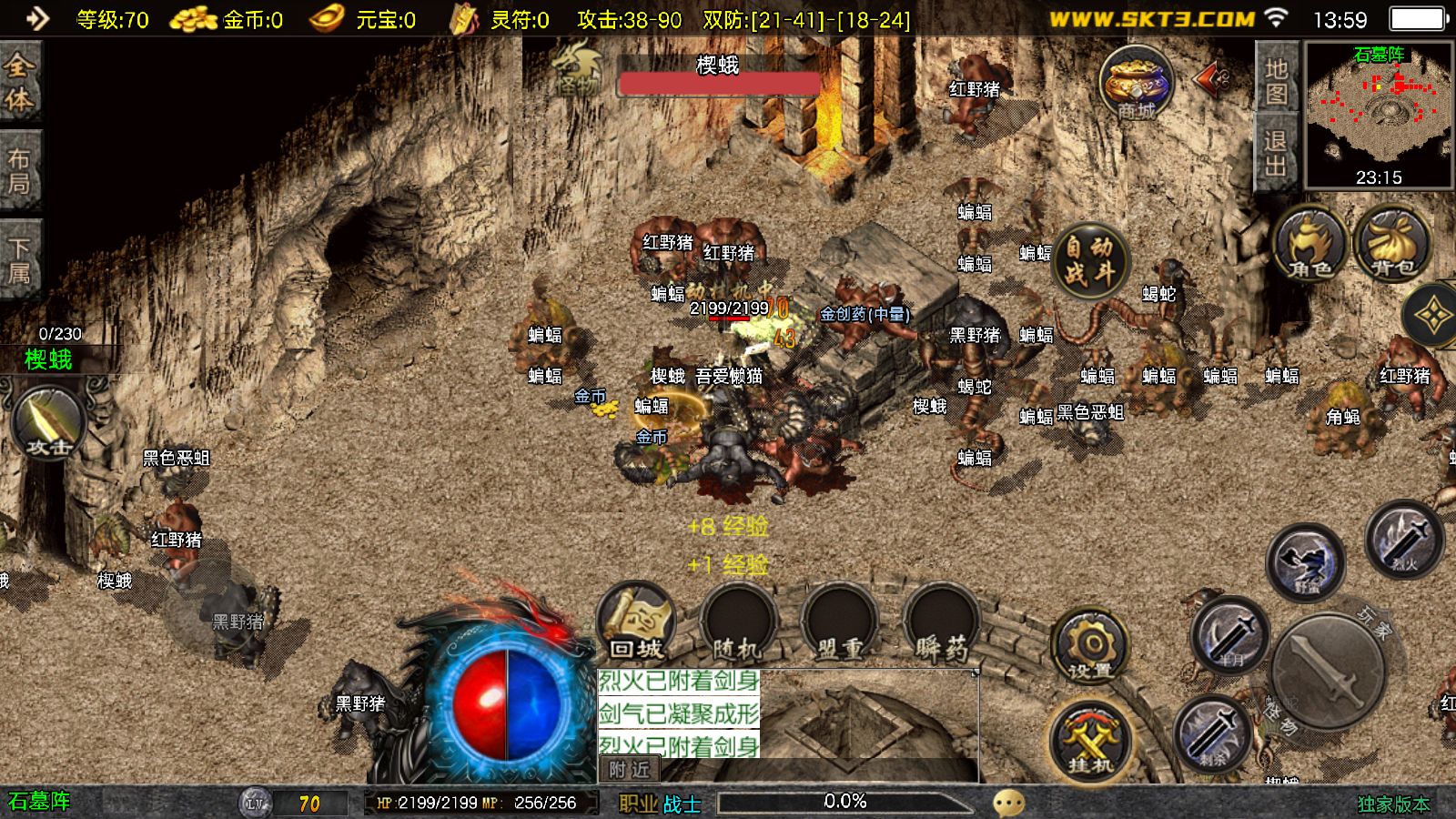Cast the 烈火 flame sword skill
Viewport: 1456px width, 819px height.
click(x=1404, y=539)
